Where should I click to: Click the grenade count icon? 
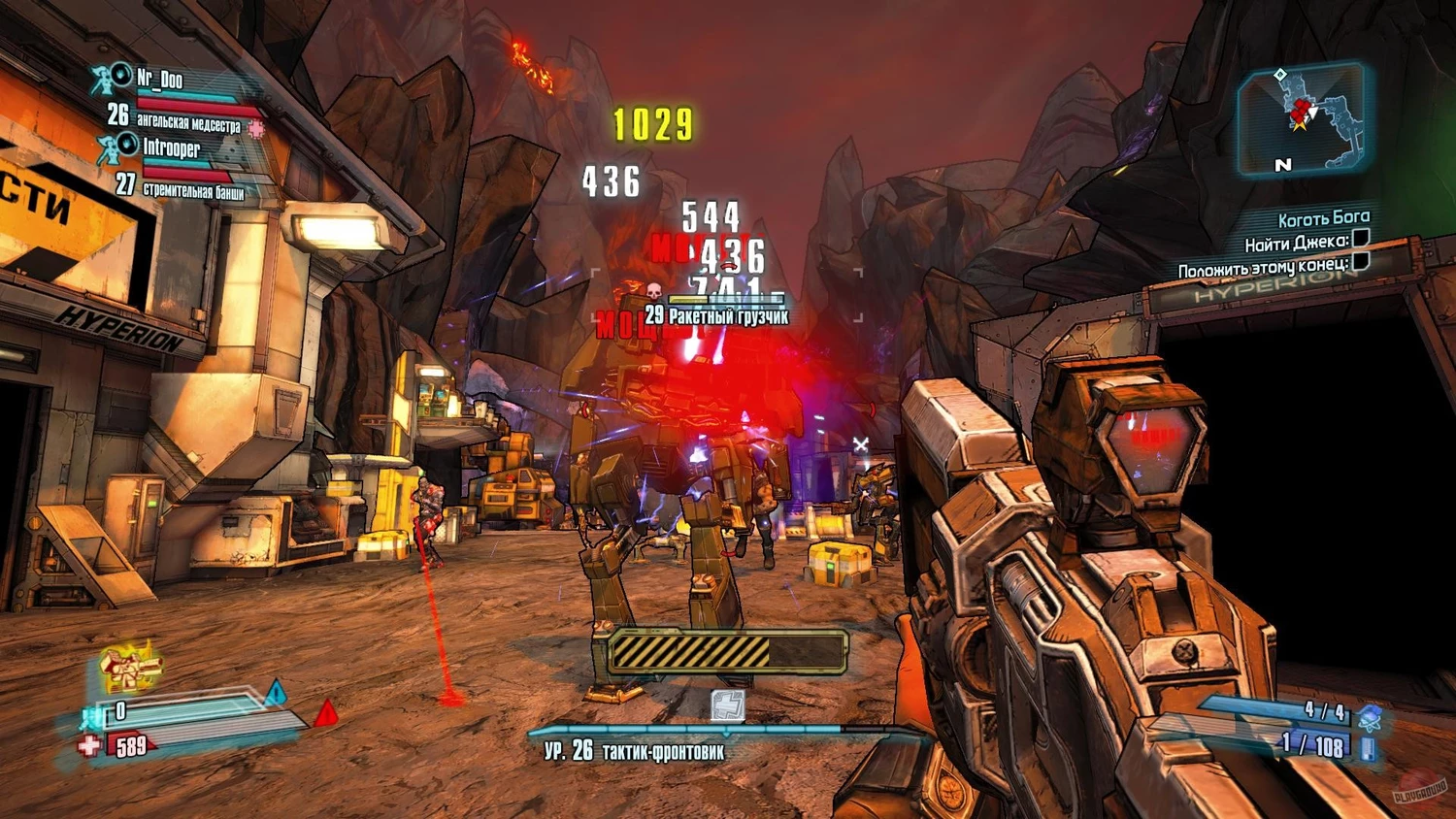coord(1370,718)
